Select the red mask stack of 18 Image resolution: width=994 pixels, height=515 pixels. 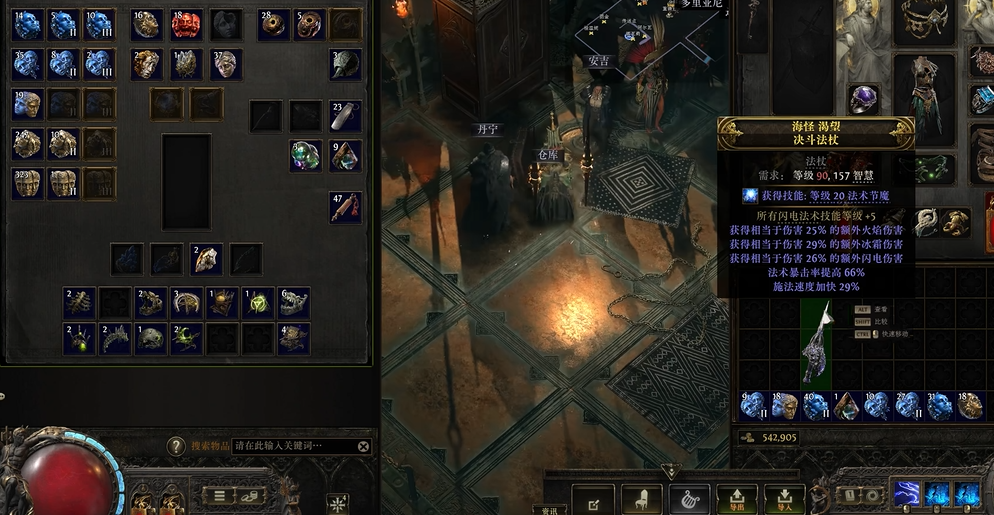(x=186, y=24)
